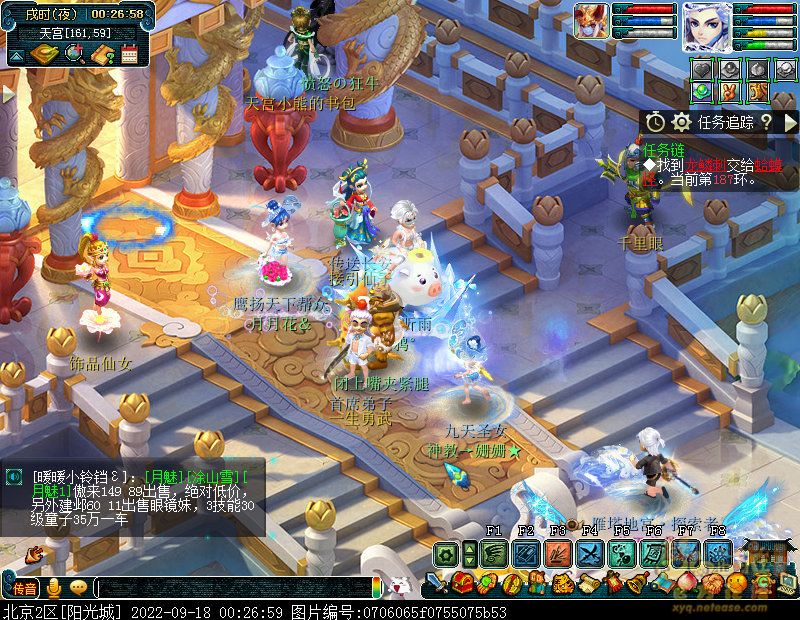Use the F4 crossed-swords skill
Viewport: 800px width, 620px height.
click(590, 553)
